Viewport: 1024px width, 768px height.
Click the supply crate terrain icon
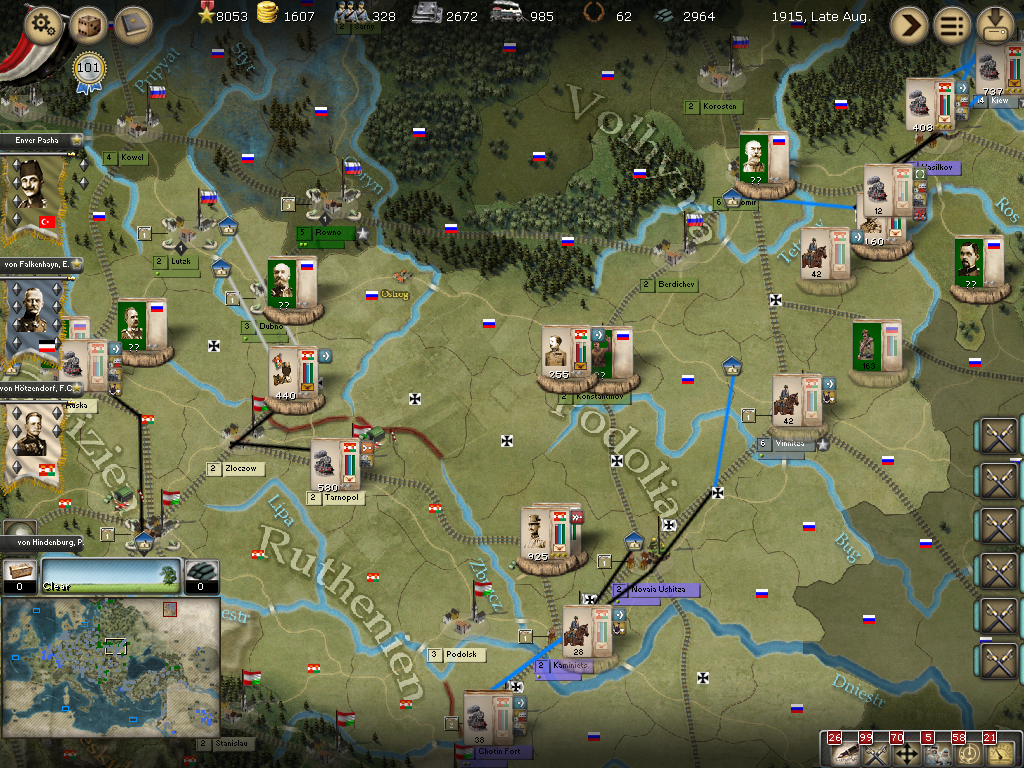(19, 572)
